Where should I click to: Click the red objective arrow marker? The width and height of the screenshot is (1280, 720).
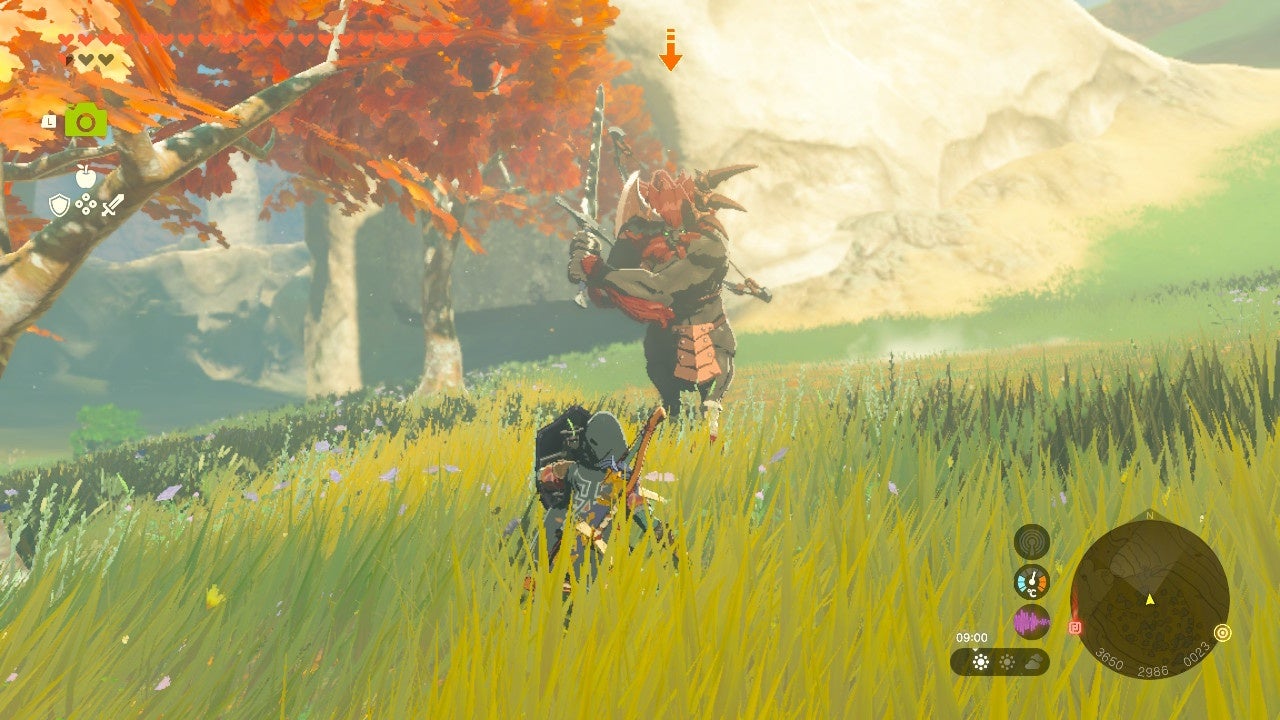[668, 48]
